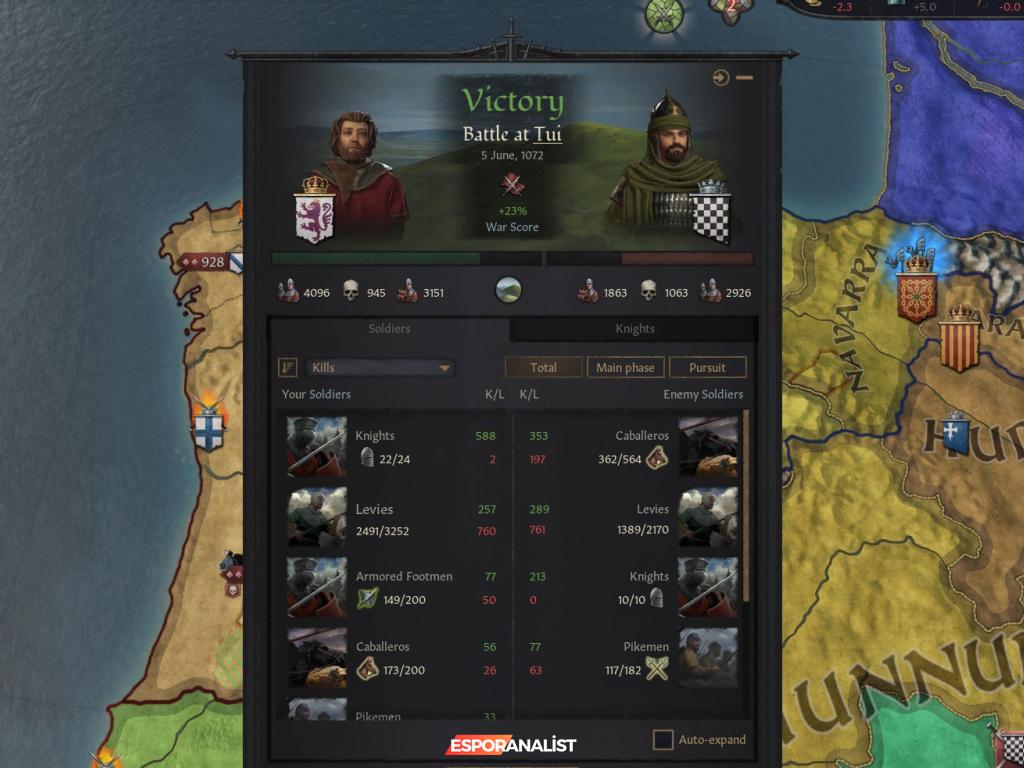The height and width of the screenshot is (768, 1024).
Task: Open the Kills sorting dropdown
Action: tap(380, 368)
